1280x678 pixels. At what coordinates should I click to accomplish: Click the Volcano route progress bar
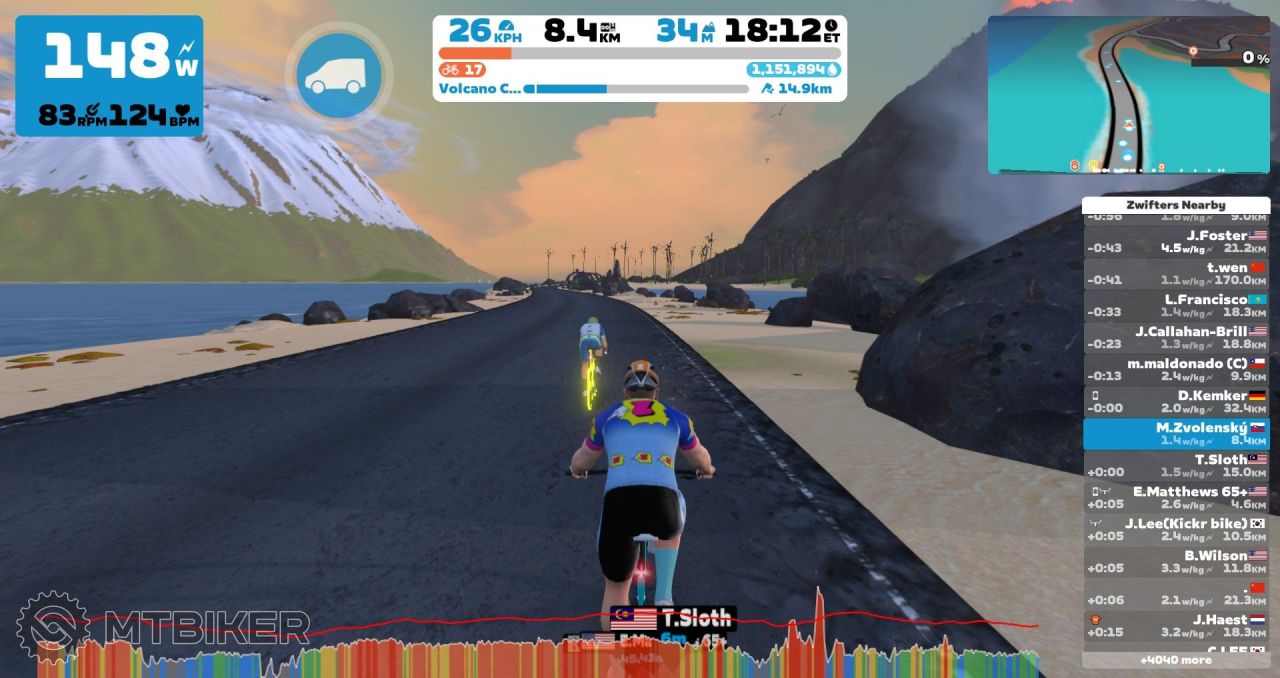point(635,89)
